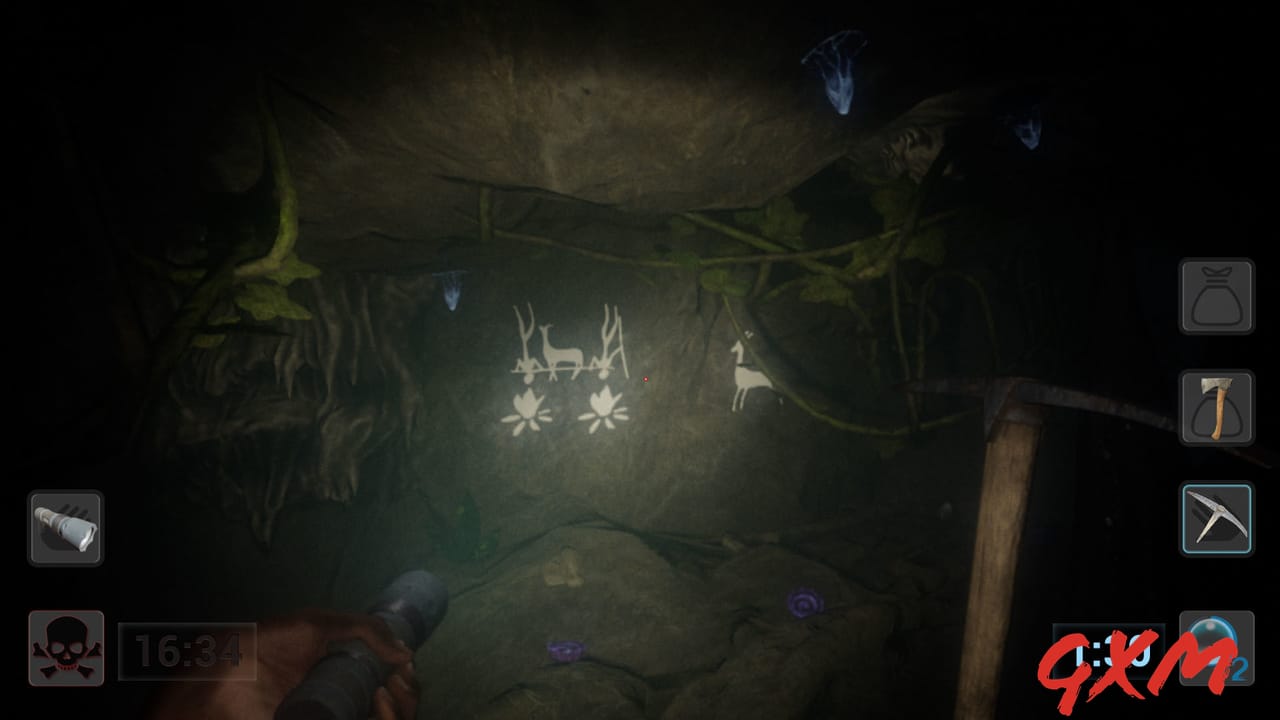Click the red crosshair dot
Image resolution: width=1280 pixels, height=720 pixels.
[648, 378]
